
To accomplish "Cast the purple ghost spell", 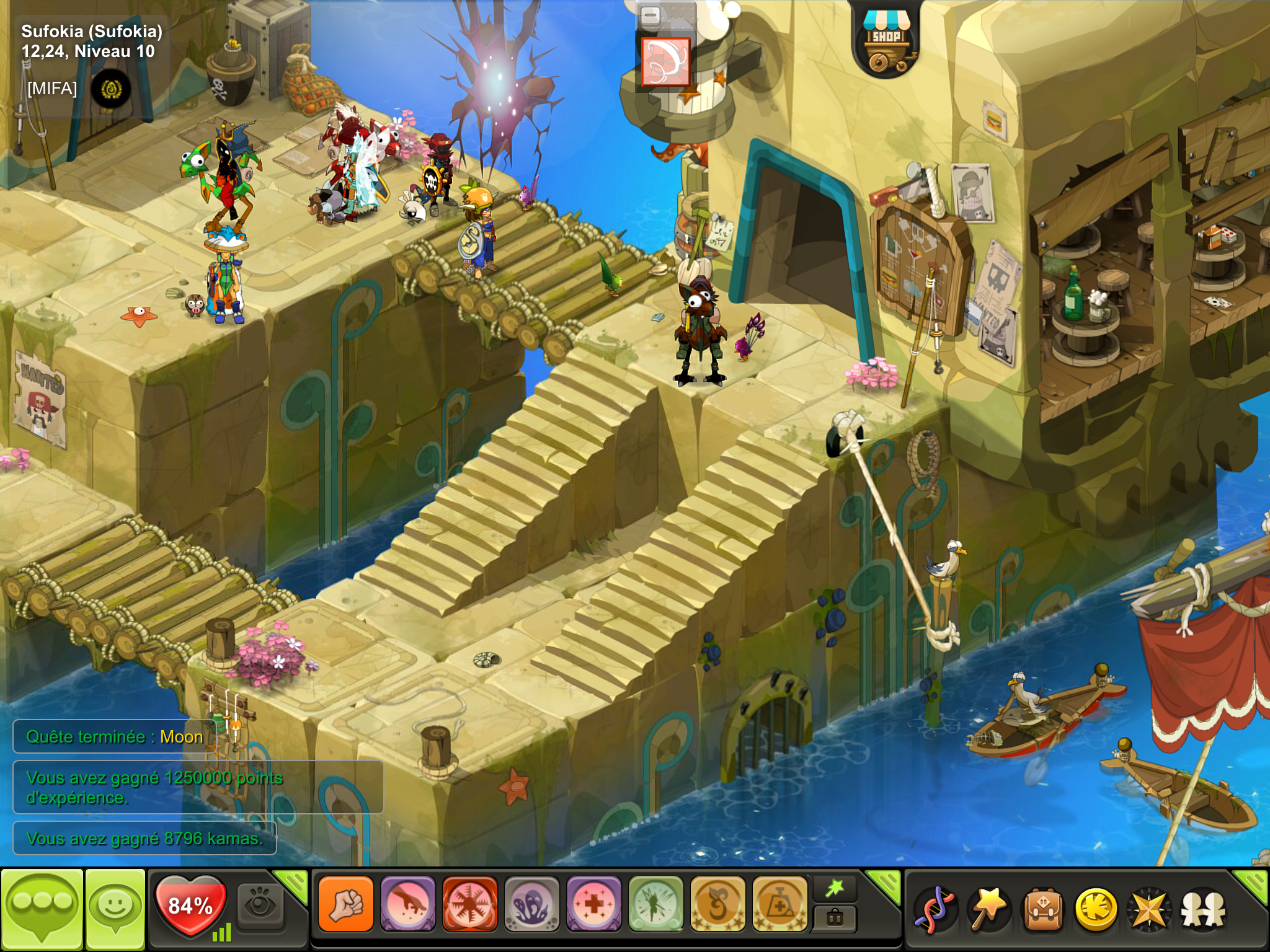I will pyautogui.click(x=531, y=904).
